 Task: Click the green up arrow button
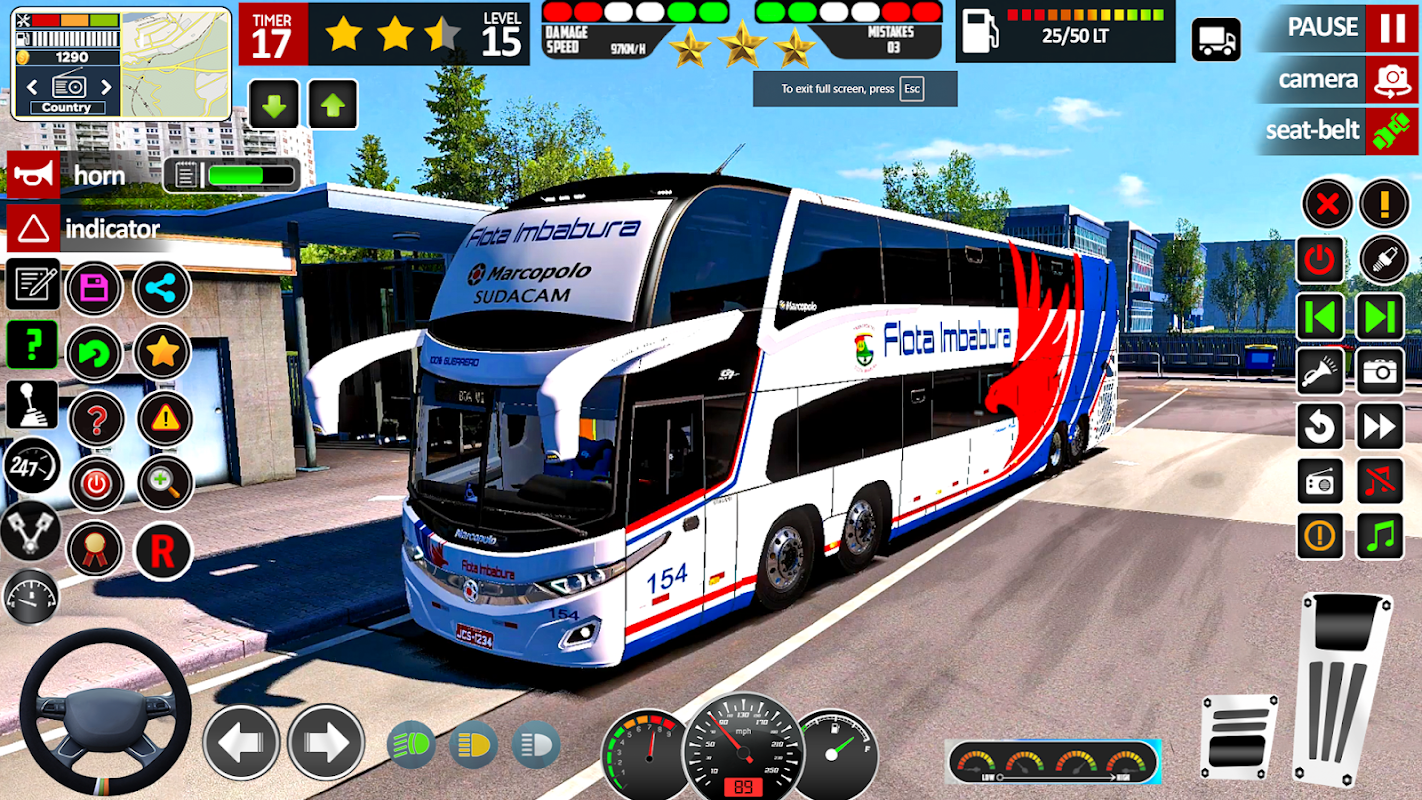coord(333,104)
